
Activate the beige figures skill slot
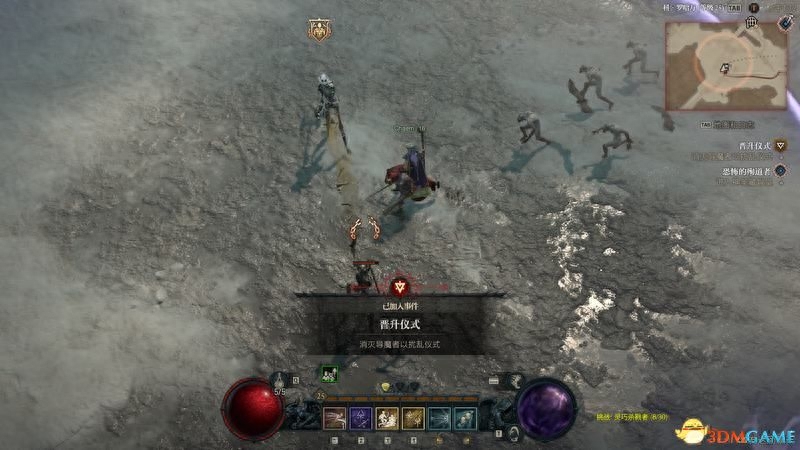tap(387, 418)
